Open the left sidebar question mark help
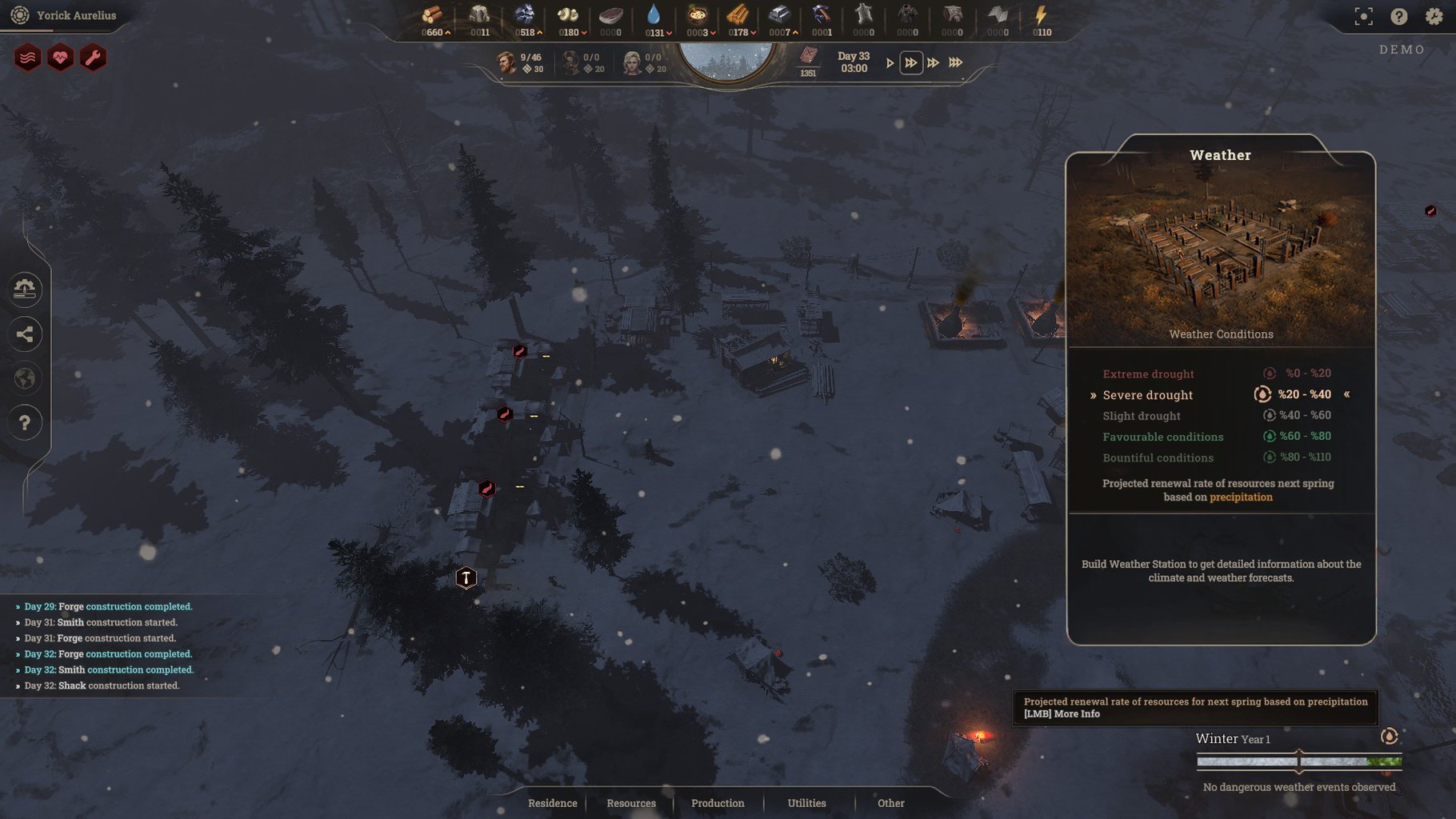 pyautogui.click(x=25, y=422)
